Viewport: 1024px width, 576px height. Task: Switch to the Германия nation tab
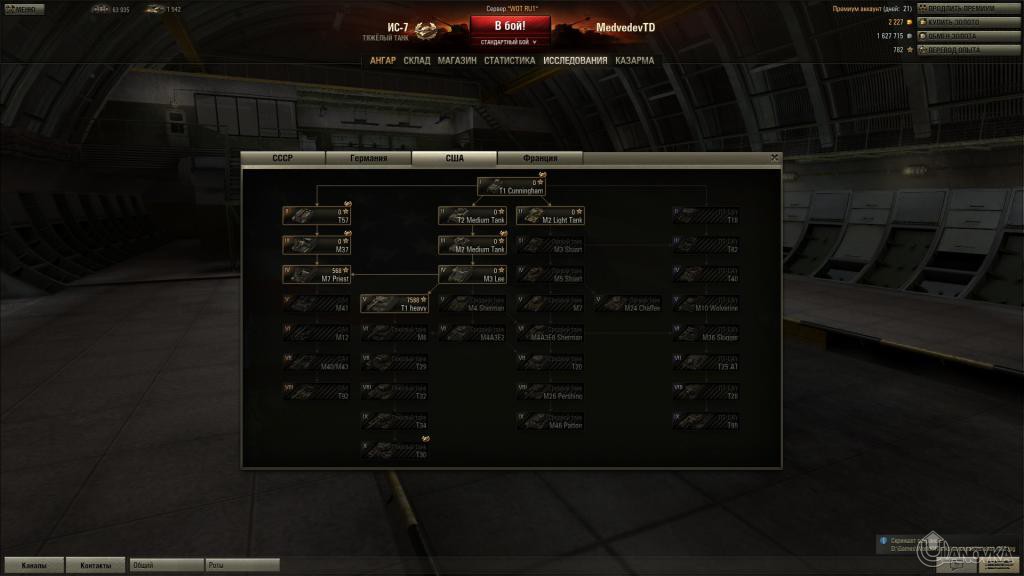tap(368, 158)
